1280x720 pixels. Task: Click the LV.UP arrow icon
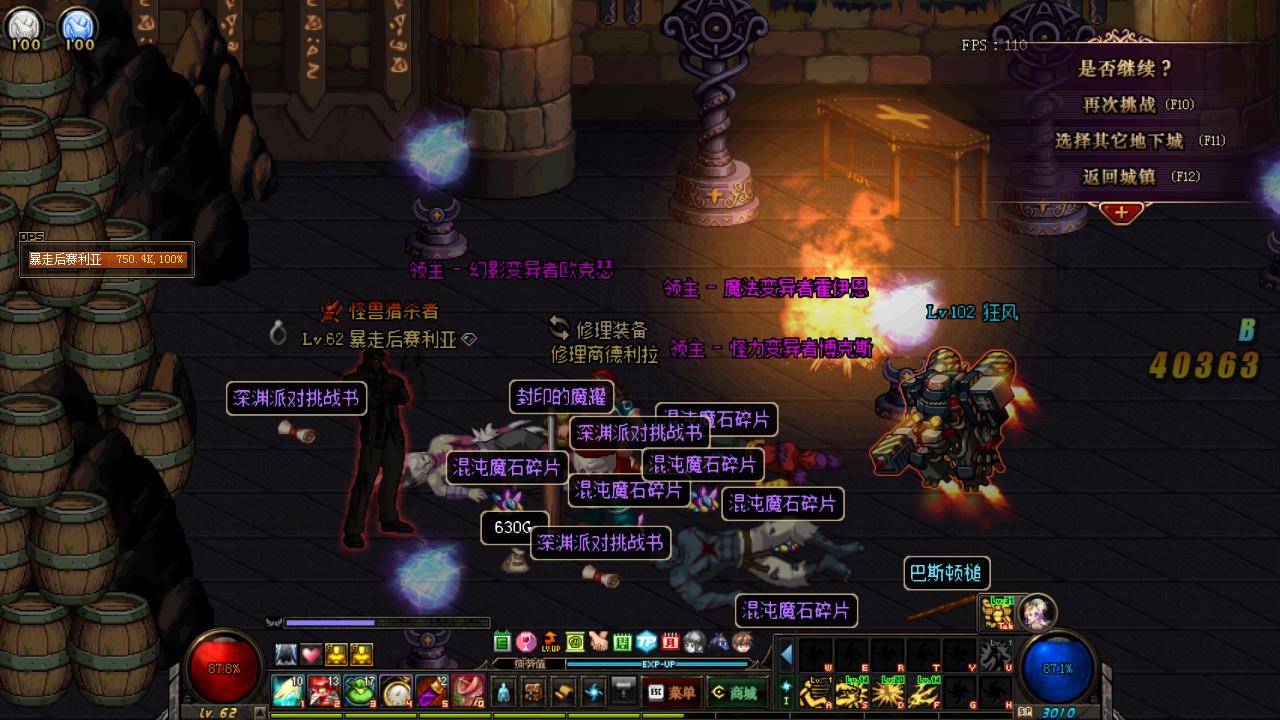pos(550,642)
